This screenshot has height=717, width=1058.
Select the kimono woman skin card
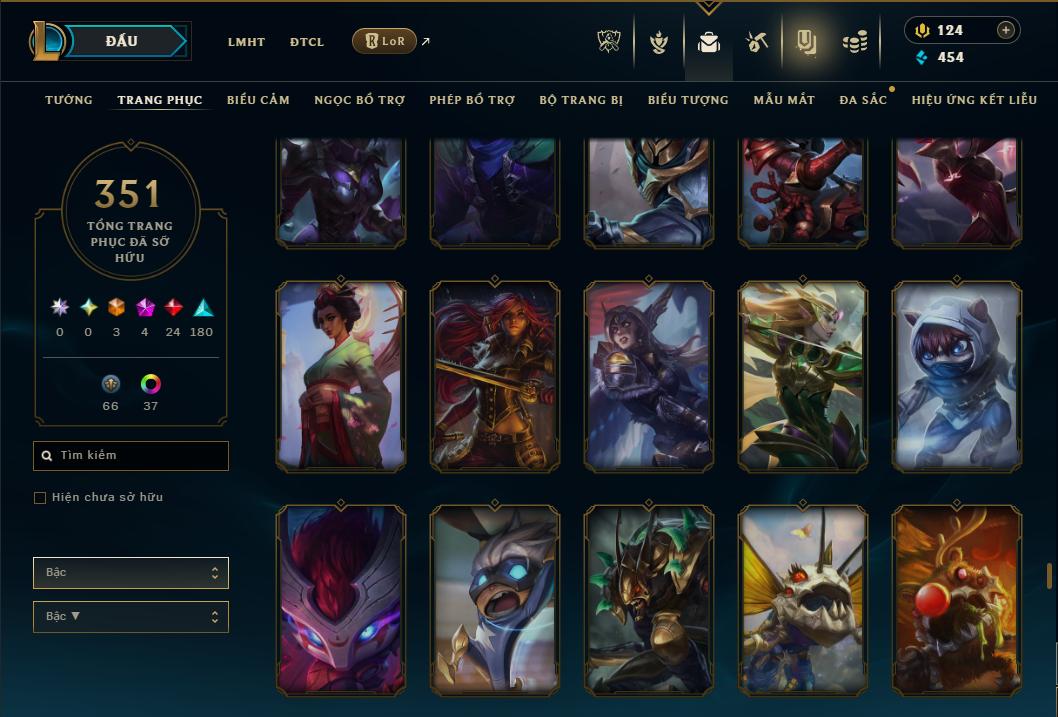click(341, 376)
